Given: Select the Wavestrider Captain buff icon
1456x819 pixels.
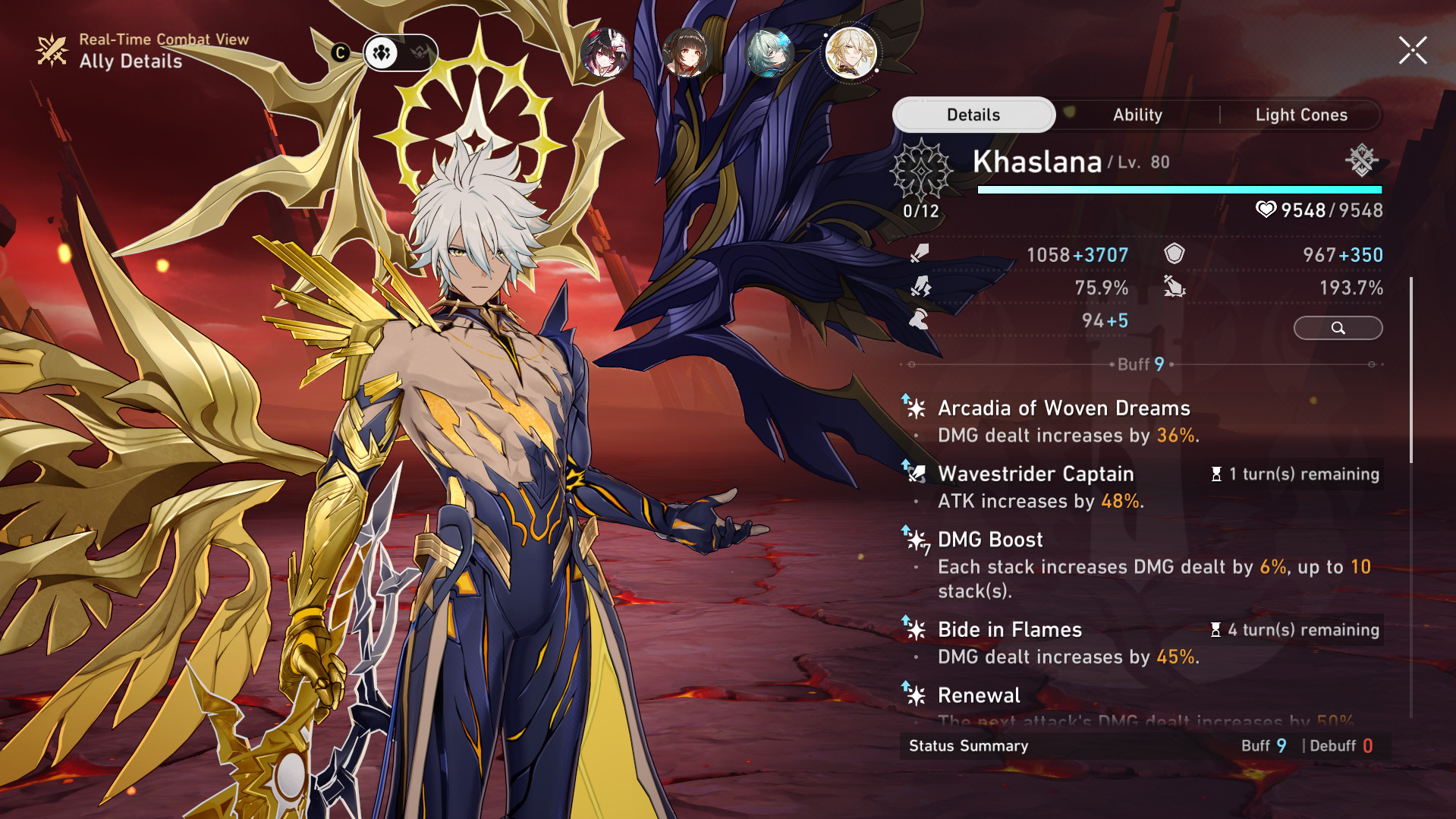Looking at the screenshot, I should coord(918,473).
